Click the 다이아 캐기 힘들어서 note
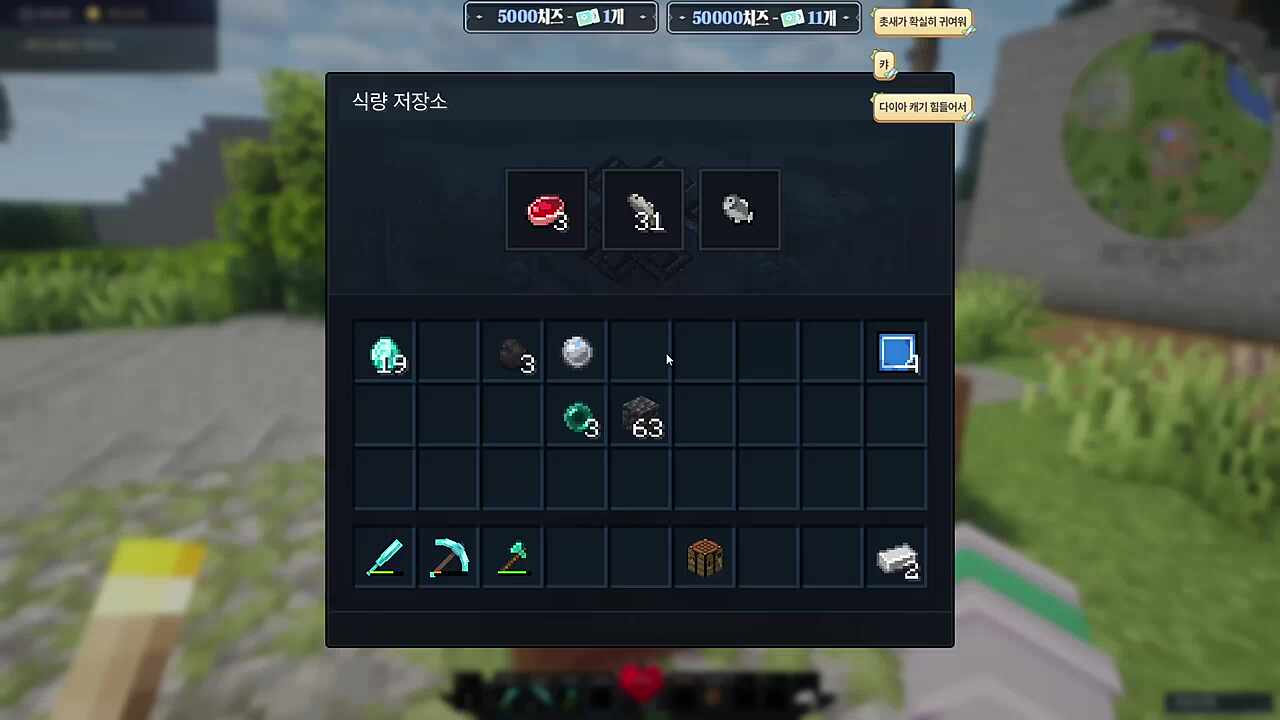1280x720 pixels. click(x=922, y=106)
